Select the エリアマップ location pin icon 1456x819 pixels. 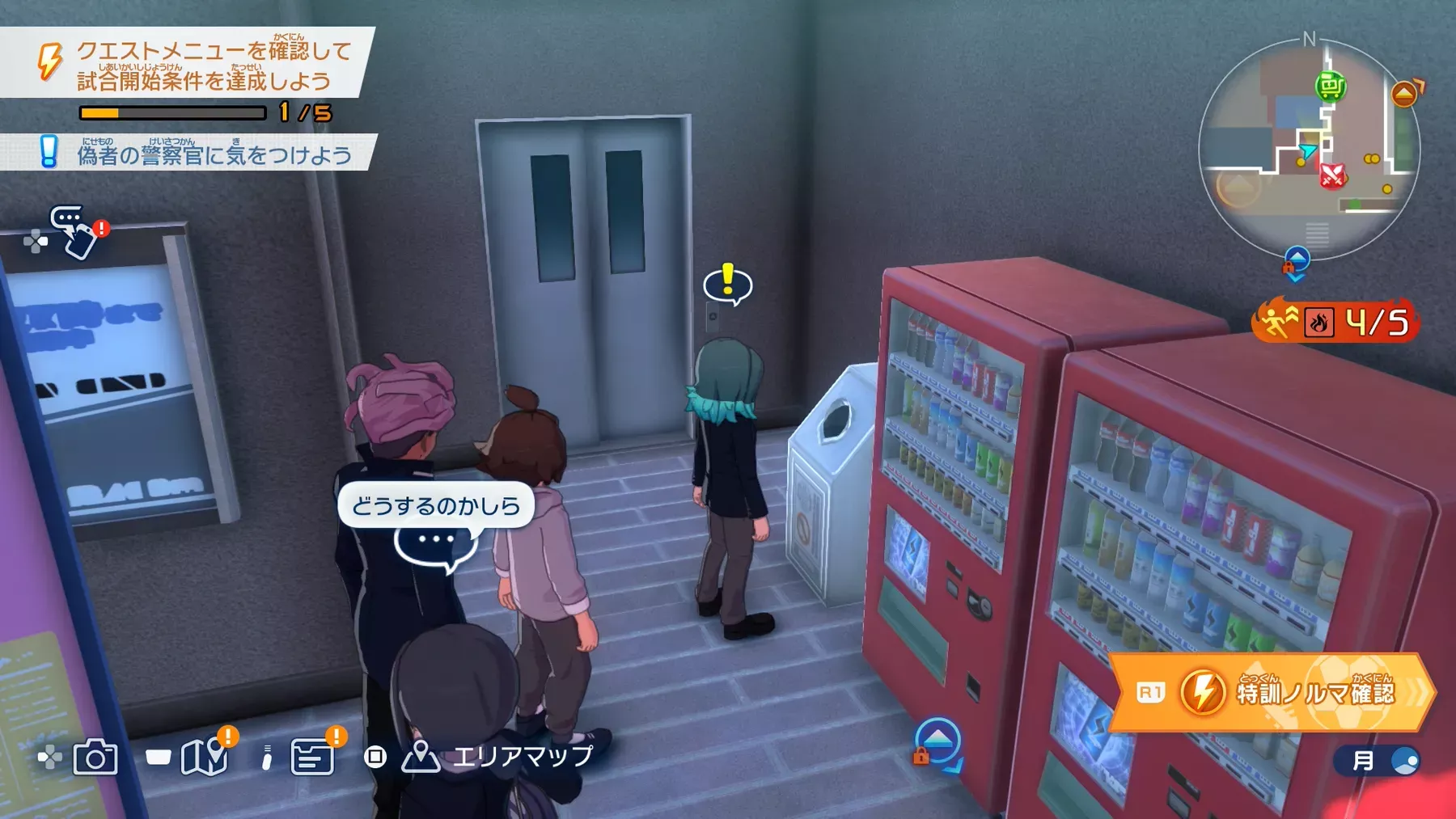421,758
